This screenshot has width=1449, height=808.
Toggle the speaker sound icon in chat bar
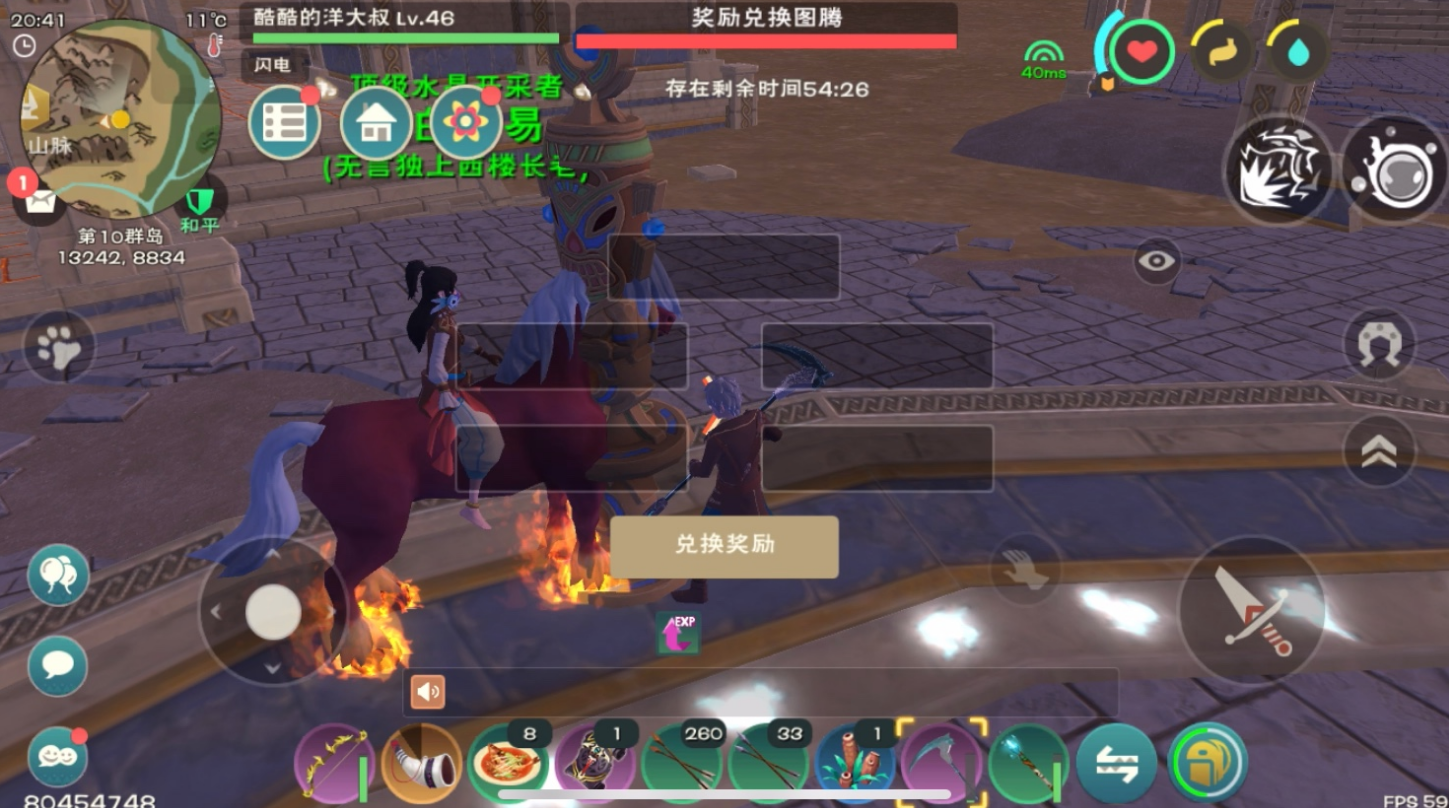pyautogui.click(x=428, y=691)
